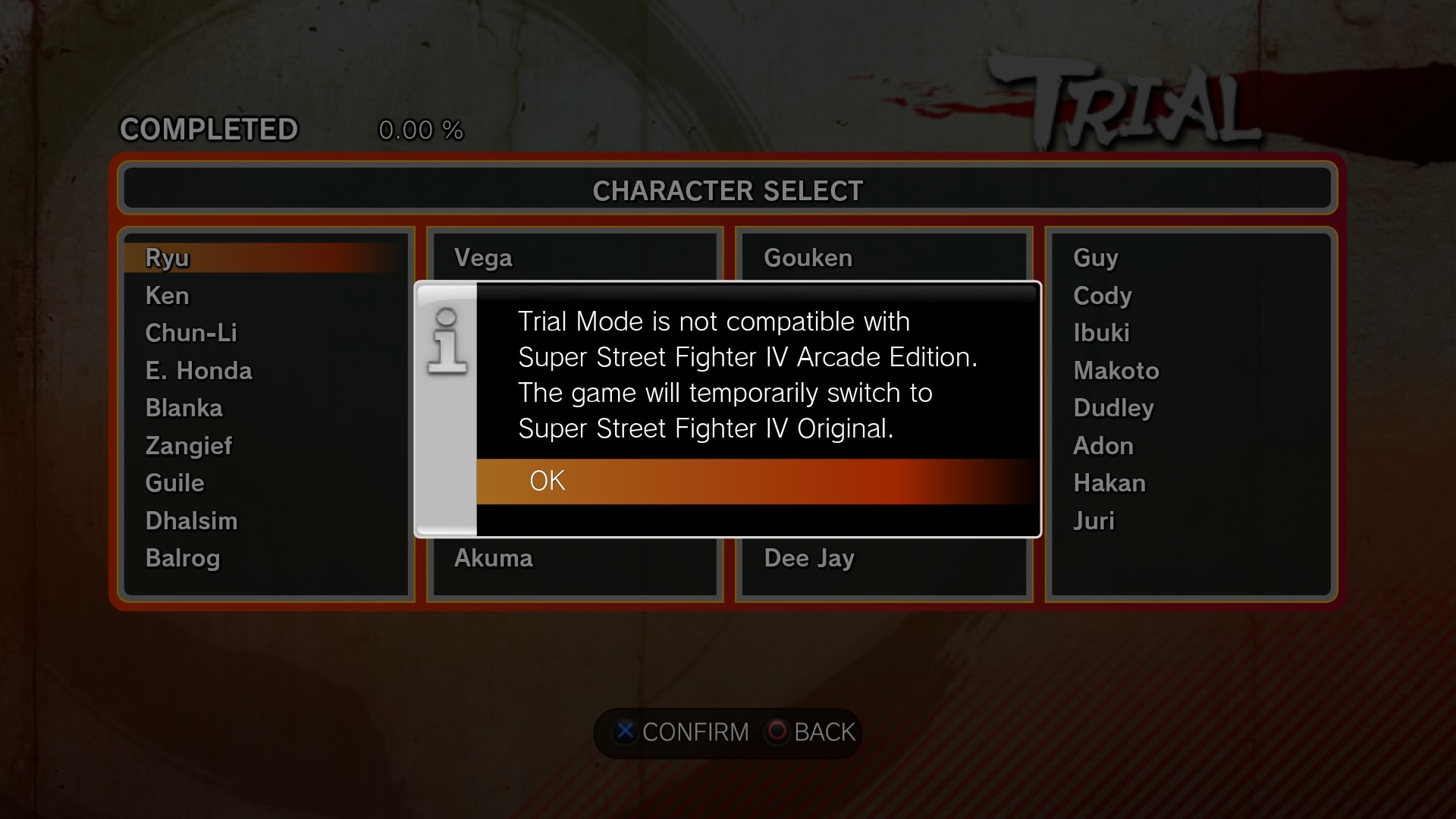Viewport: 1456px width, 819px height.
Task: Choose Vega in the second column
Action: [x=482, y=258]
